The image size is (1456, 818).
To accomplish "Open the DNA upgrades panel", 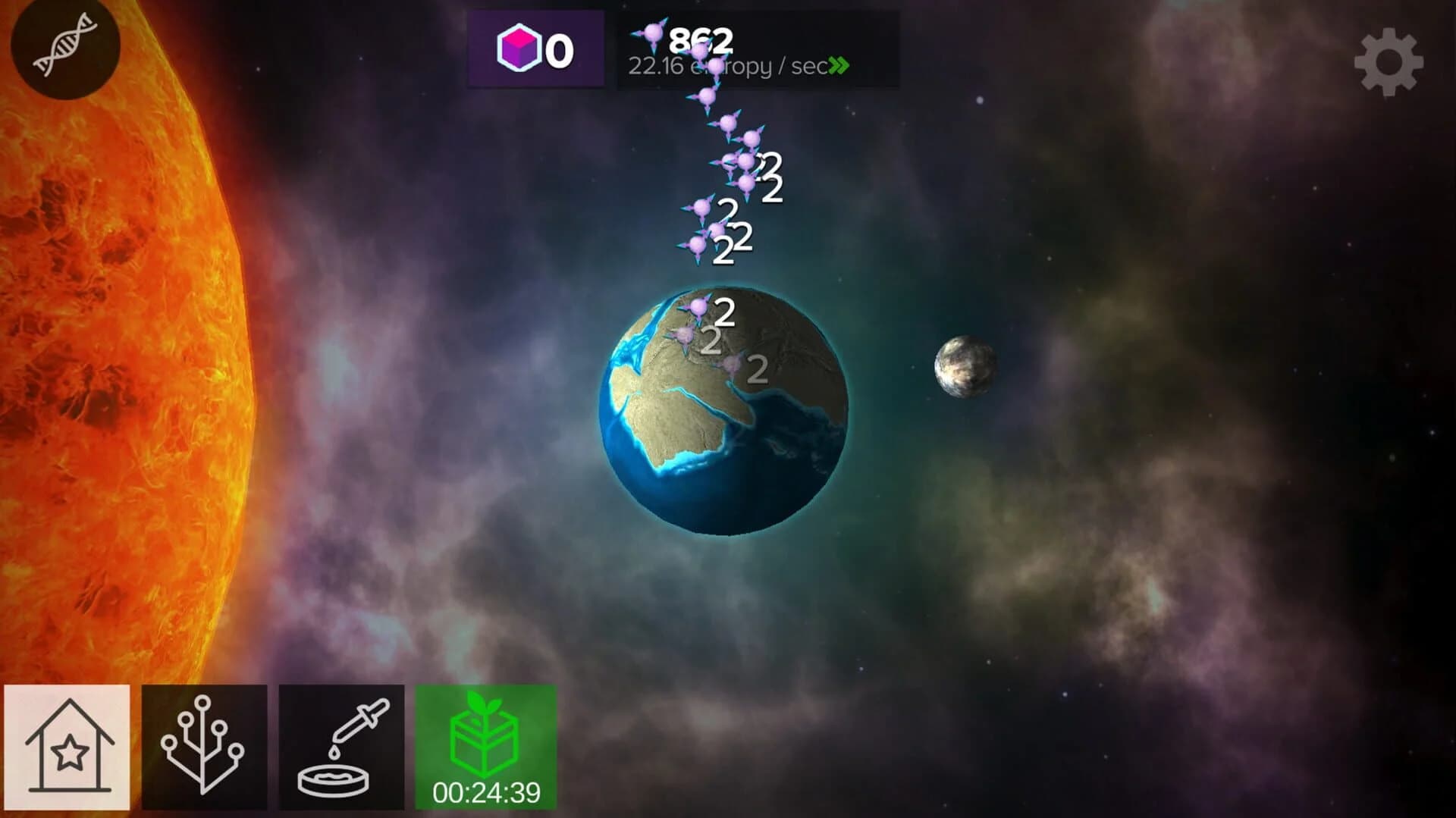I will (64, 45).
